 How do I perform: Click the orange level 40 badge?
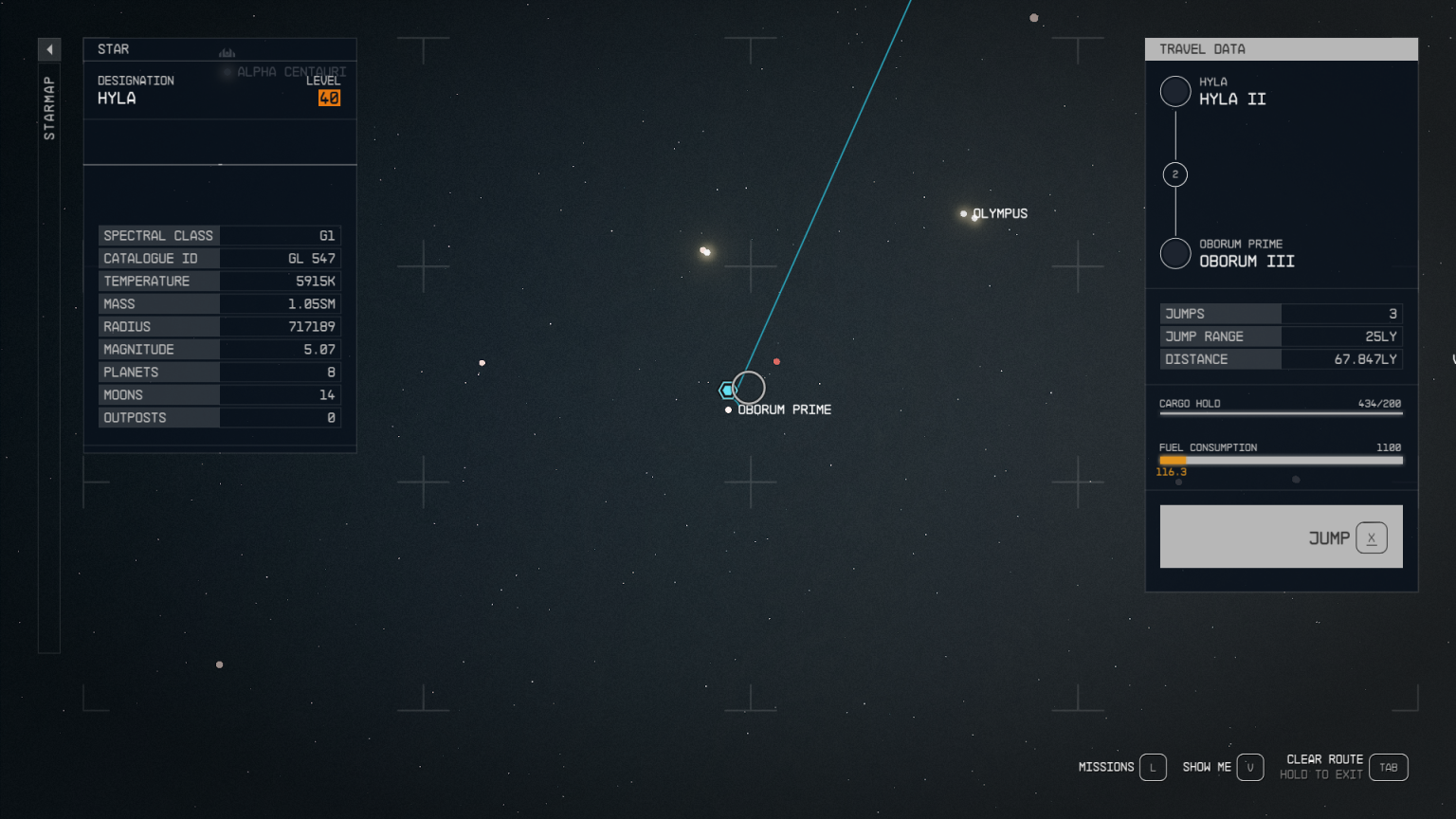tap(329, 97)
